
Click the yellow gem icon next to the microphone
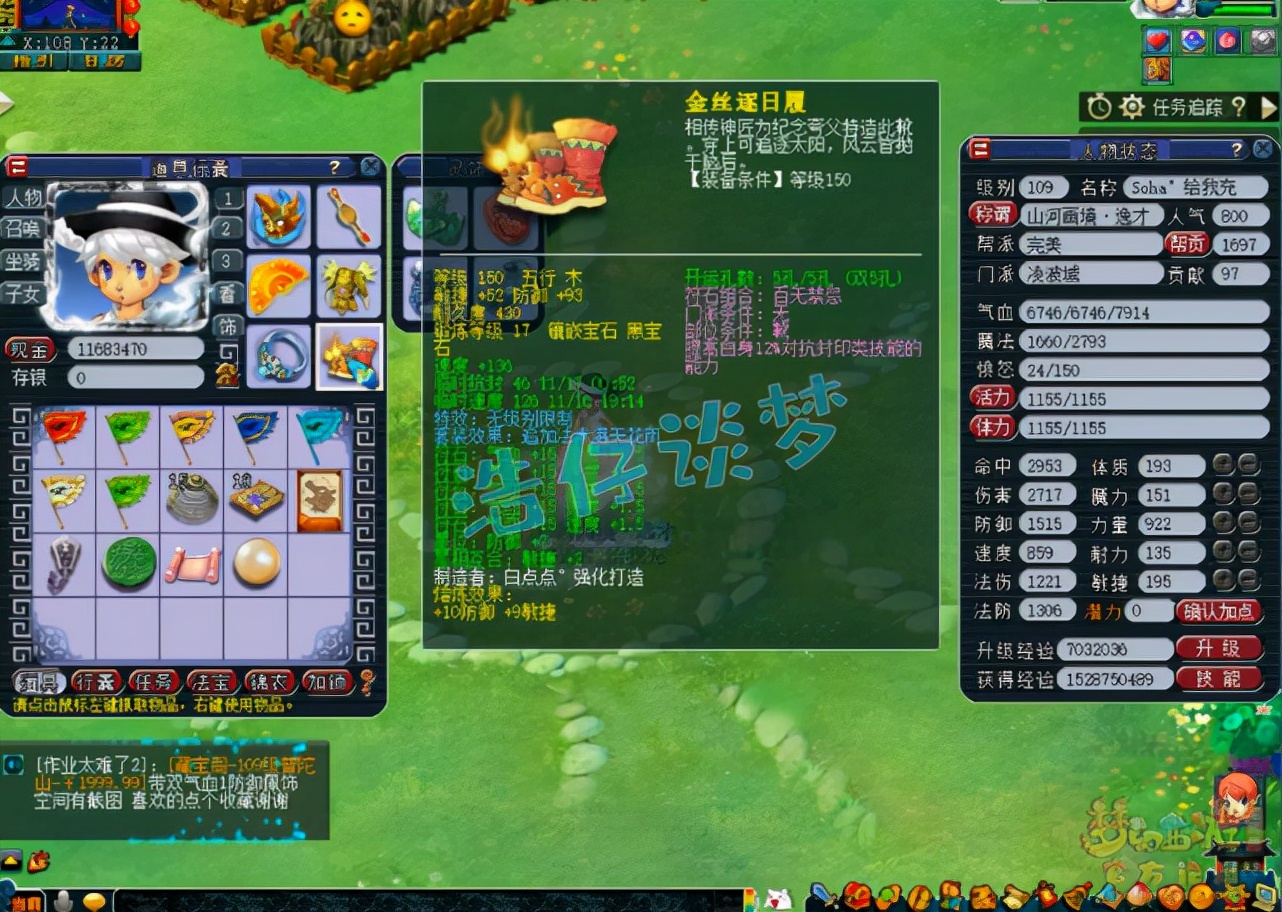(96, 900)
